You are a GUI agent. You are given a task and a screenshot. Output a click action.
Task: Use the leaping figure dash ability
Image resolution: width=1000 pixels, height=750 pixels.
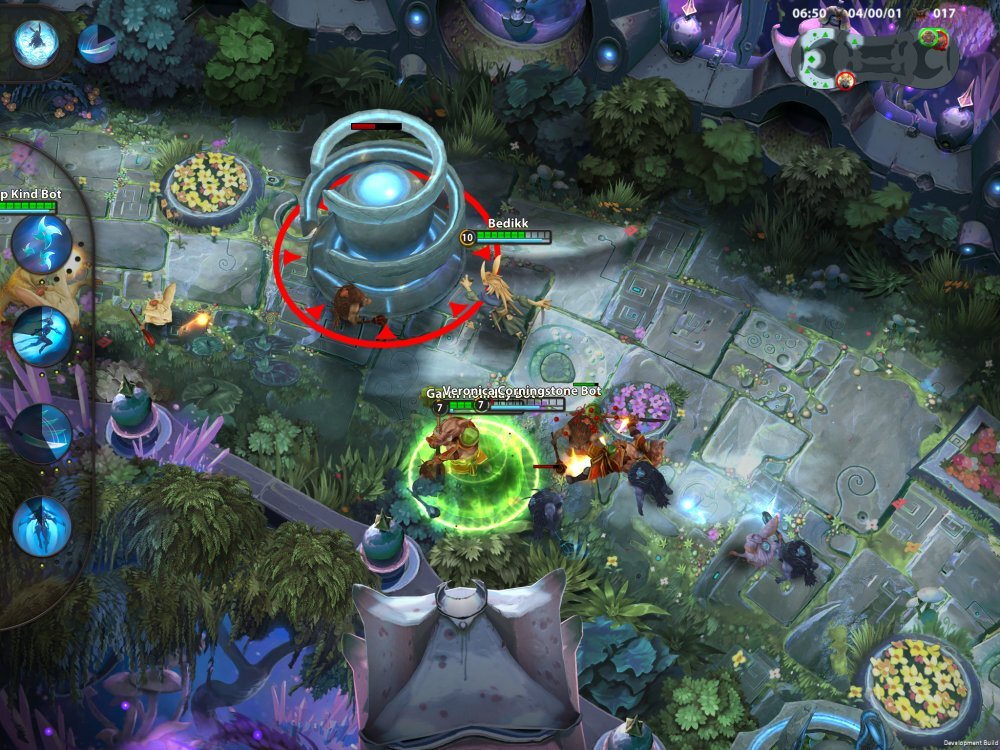pyautogui.click(x=42, y=337)
